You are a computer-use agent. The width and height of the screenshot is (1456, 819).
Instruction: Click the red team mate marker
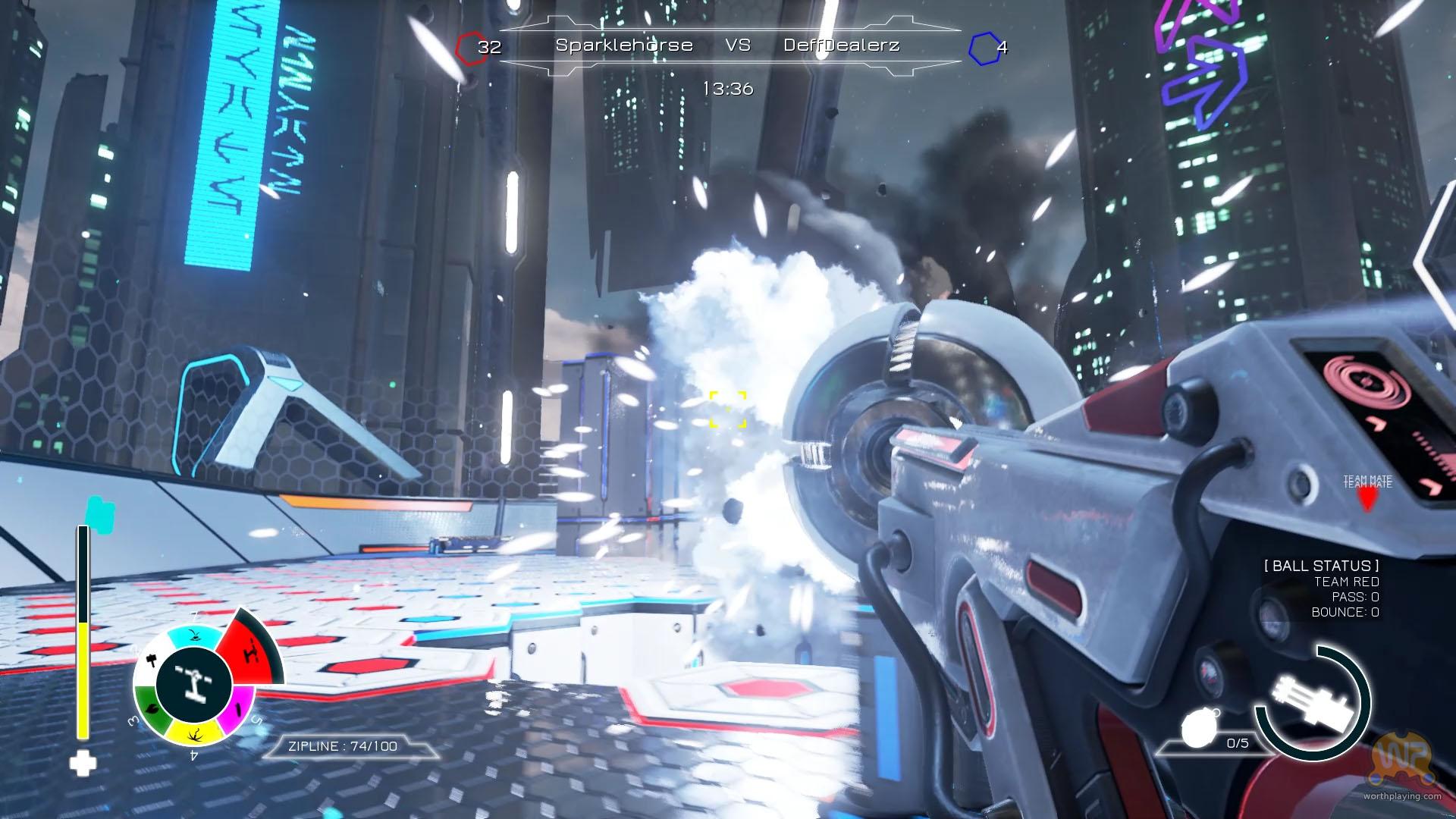(x=1367, y=498)
